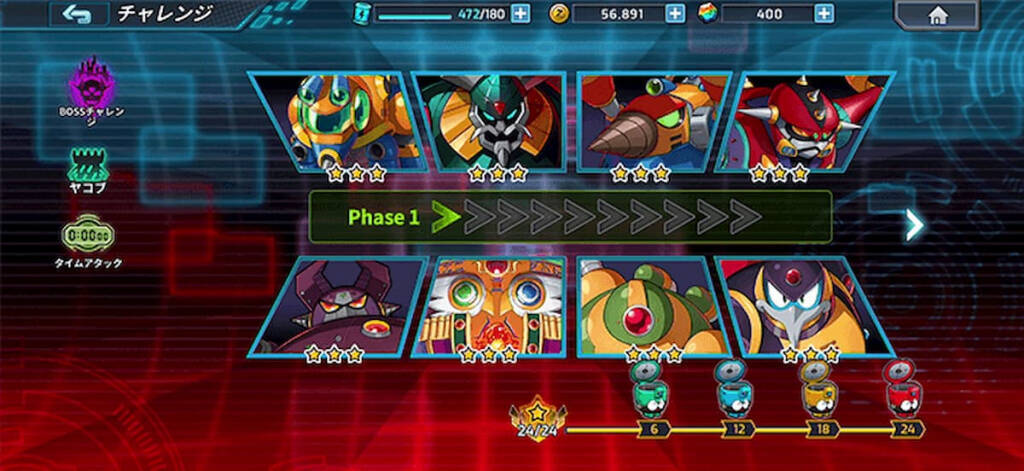The image size is (1024, 471).
Task: Return to the home screen
Action: 938,15
